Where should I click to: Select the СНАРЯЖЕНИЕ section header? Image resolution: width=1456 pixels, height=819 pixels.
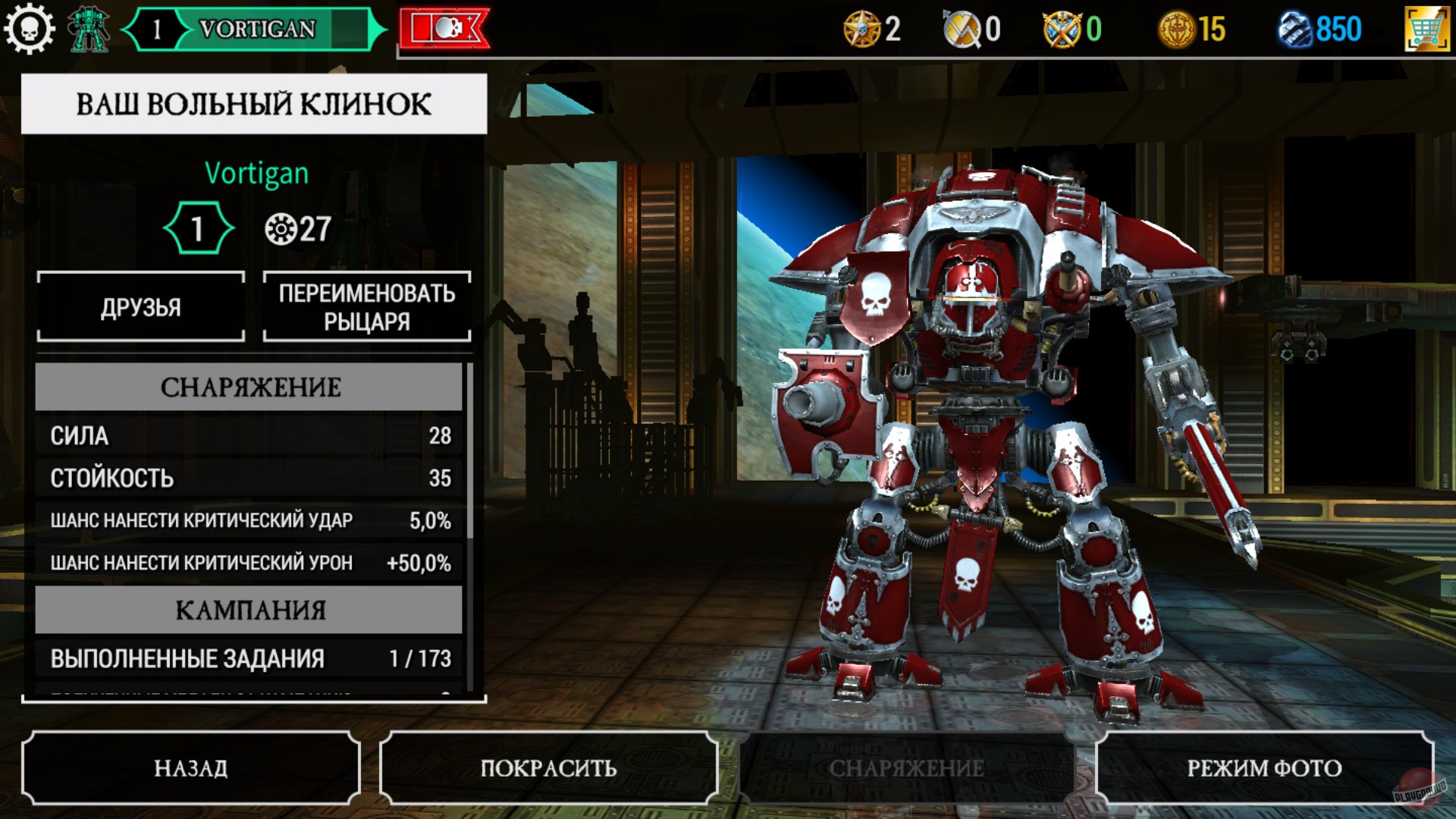[x=249, y=388]
